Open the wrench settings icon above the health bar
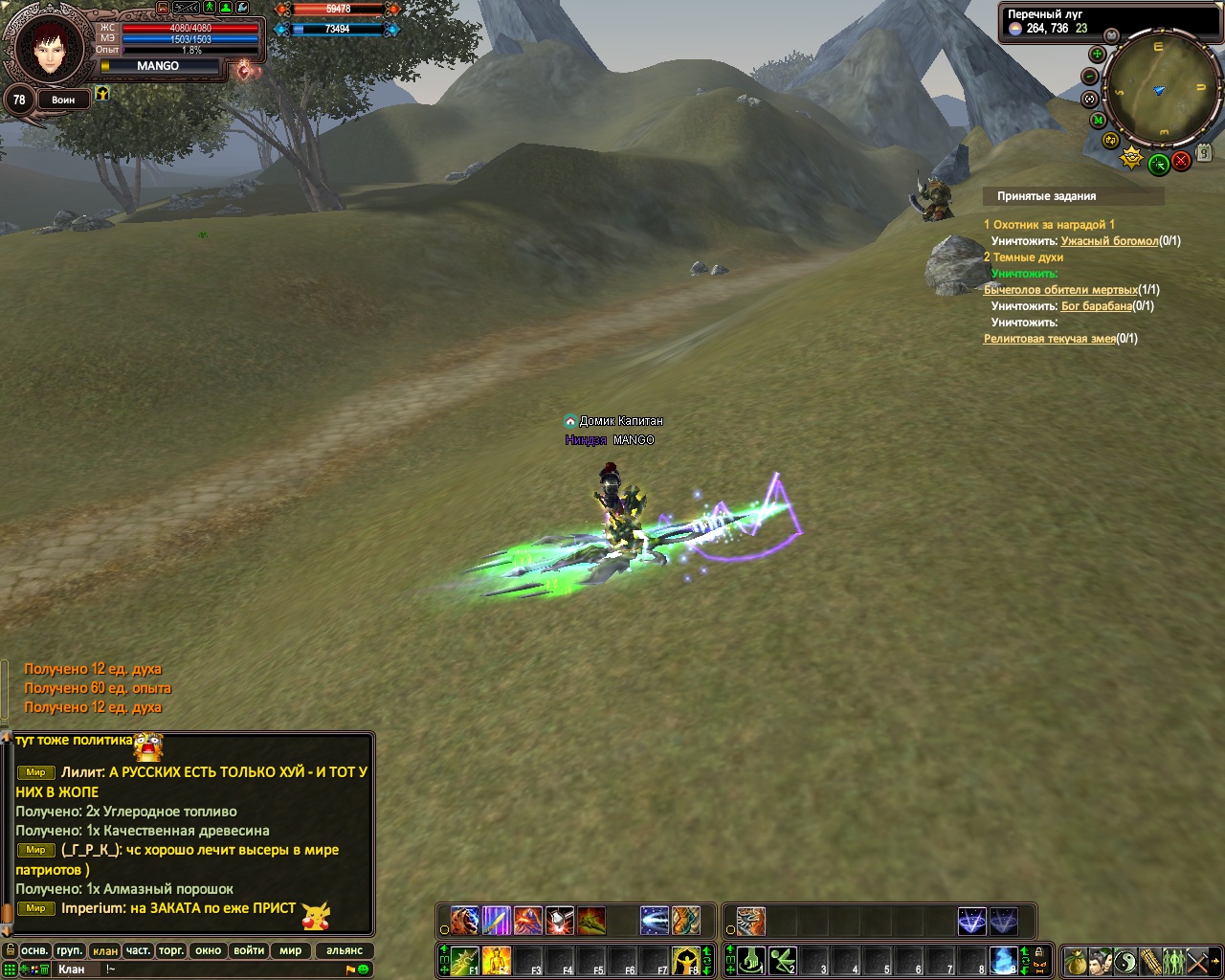 [x=243, y=8]
